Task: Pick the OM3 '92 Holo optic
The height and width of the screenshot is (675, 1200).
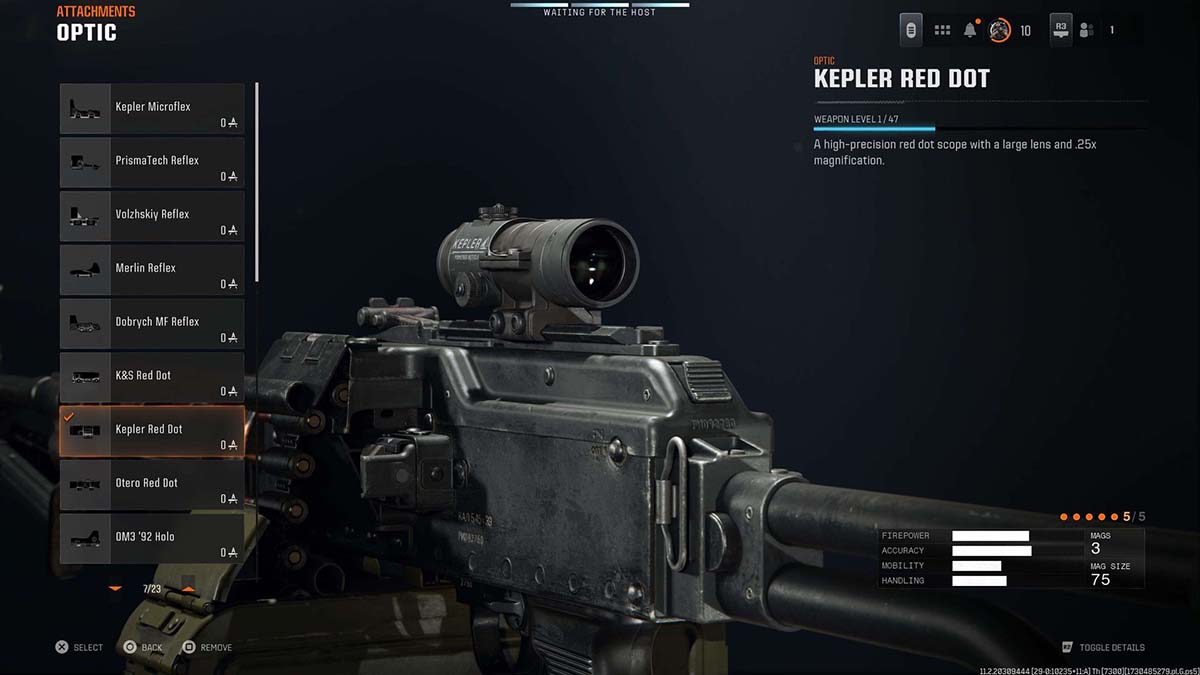Action: pos(152,538)
